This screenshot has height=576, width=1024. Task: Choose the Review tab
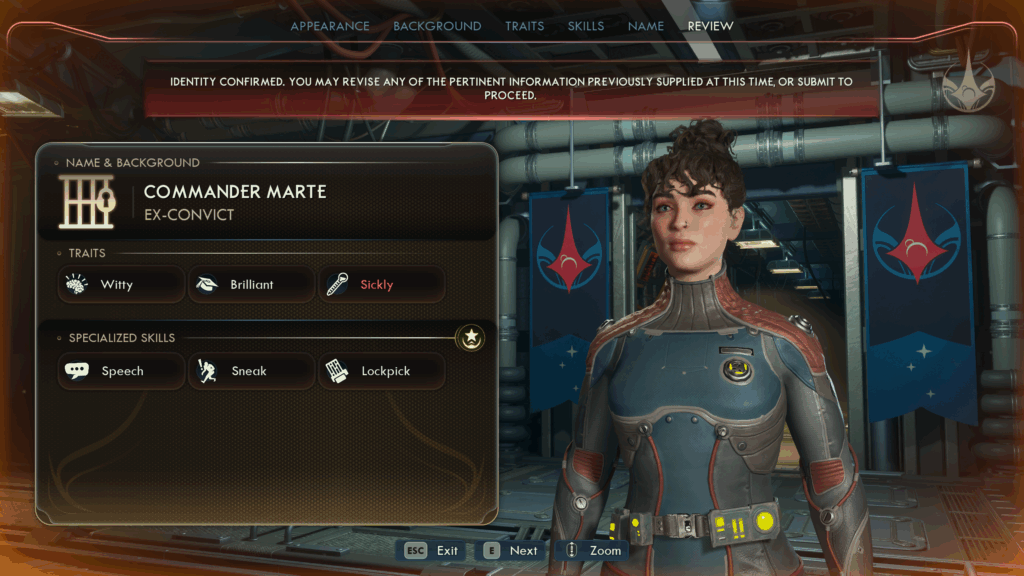click(710, 26)
